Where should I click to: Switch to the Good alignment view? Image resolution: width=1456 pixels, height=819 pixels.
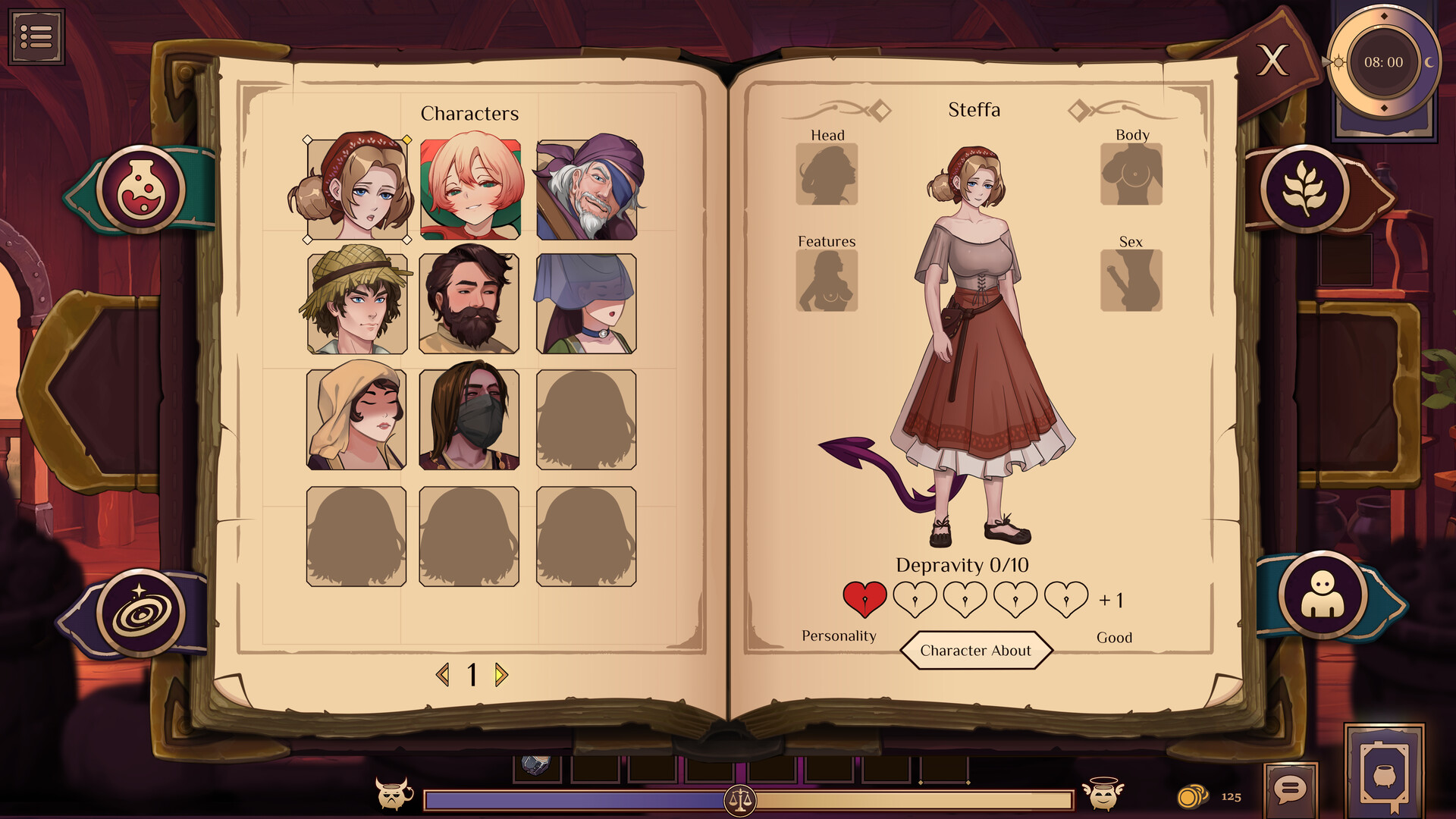tap(1115, 638)
